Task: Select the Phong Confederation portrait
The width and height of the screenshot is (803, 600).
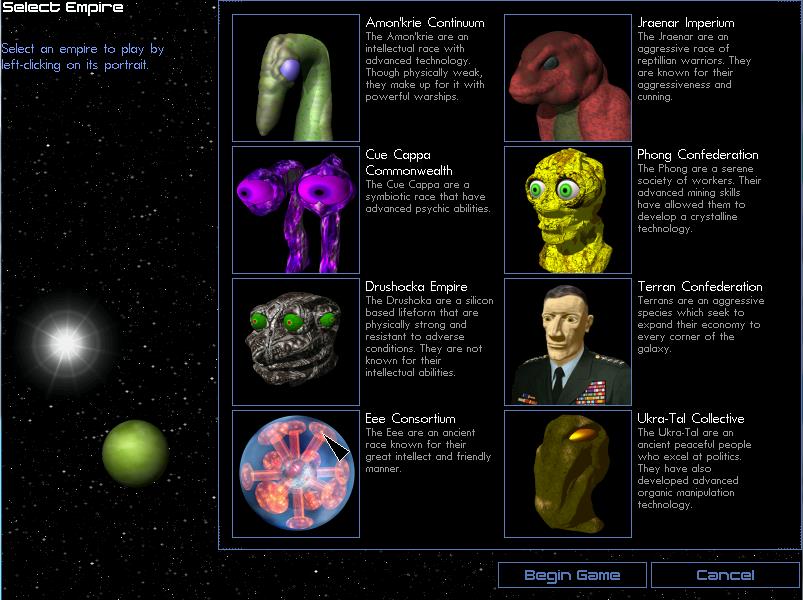Action: pyautogui.click(x=568, y=210)
